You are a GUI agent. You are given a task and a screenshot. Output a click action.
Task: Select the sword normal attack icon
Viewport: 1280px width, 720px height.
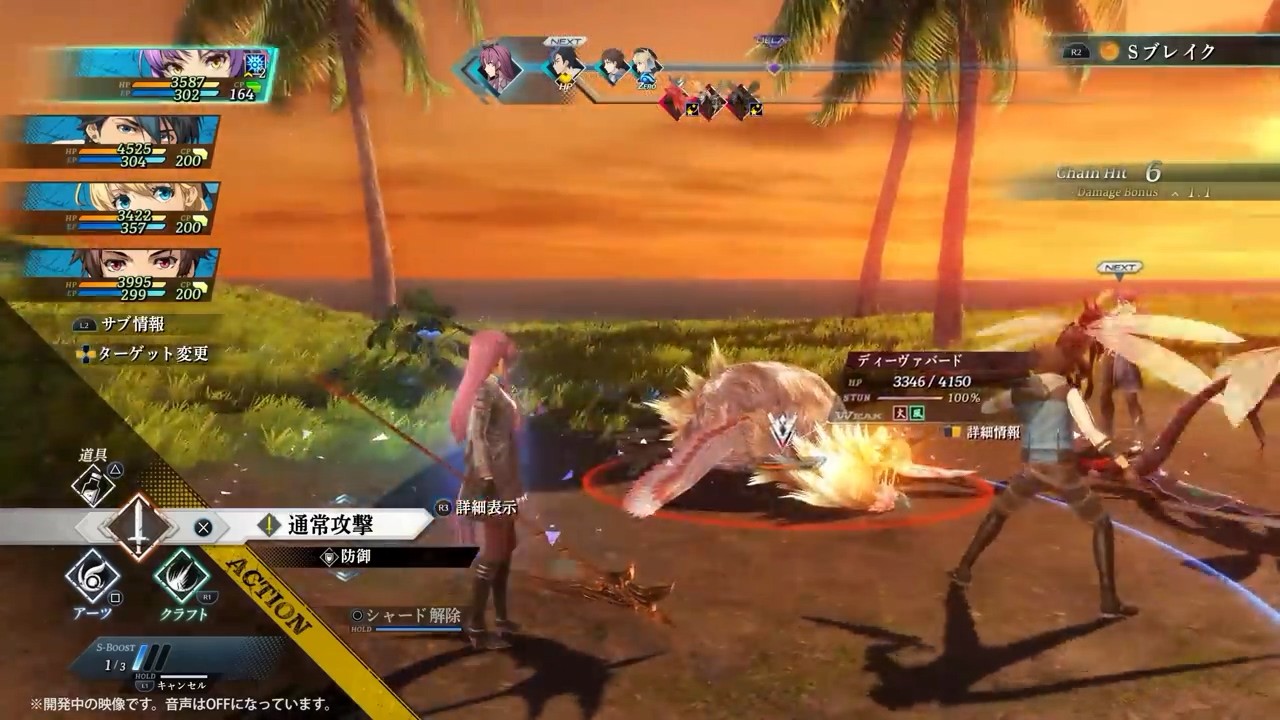tap(138, 526)
